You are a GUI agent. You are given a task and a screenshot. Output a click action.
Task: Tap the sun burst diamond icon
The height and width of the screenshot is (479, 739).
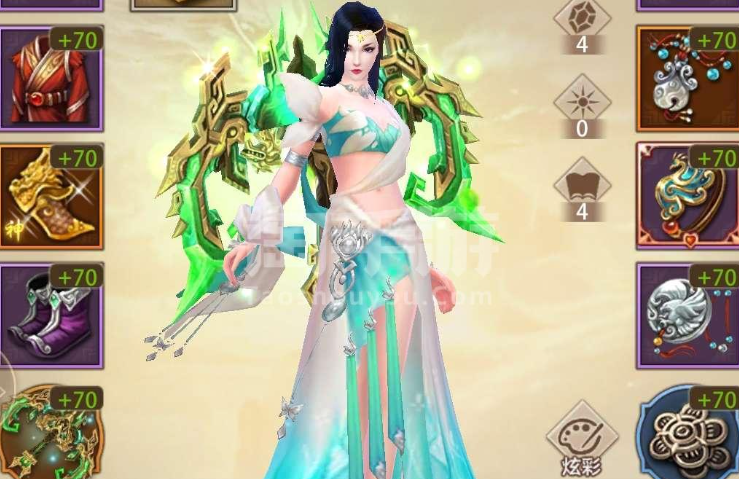(x=582, y=97)
